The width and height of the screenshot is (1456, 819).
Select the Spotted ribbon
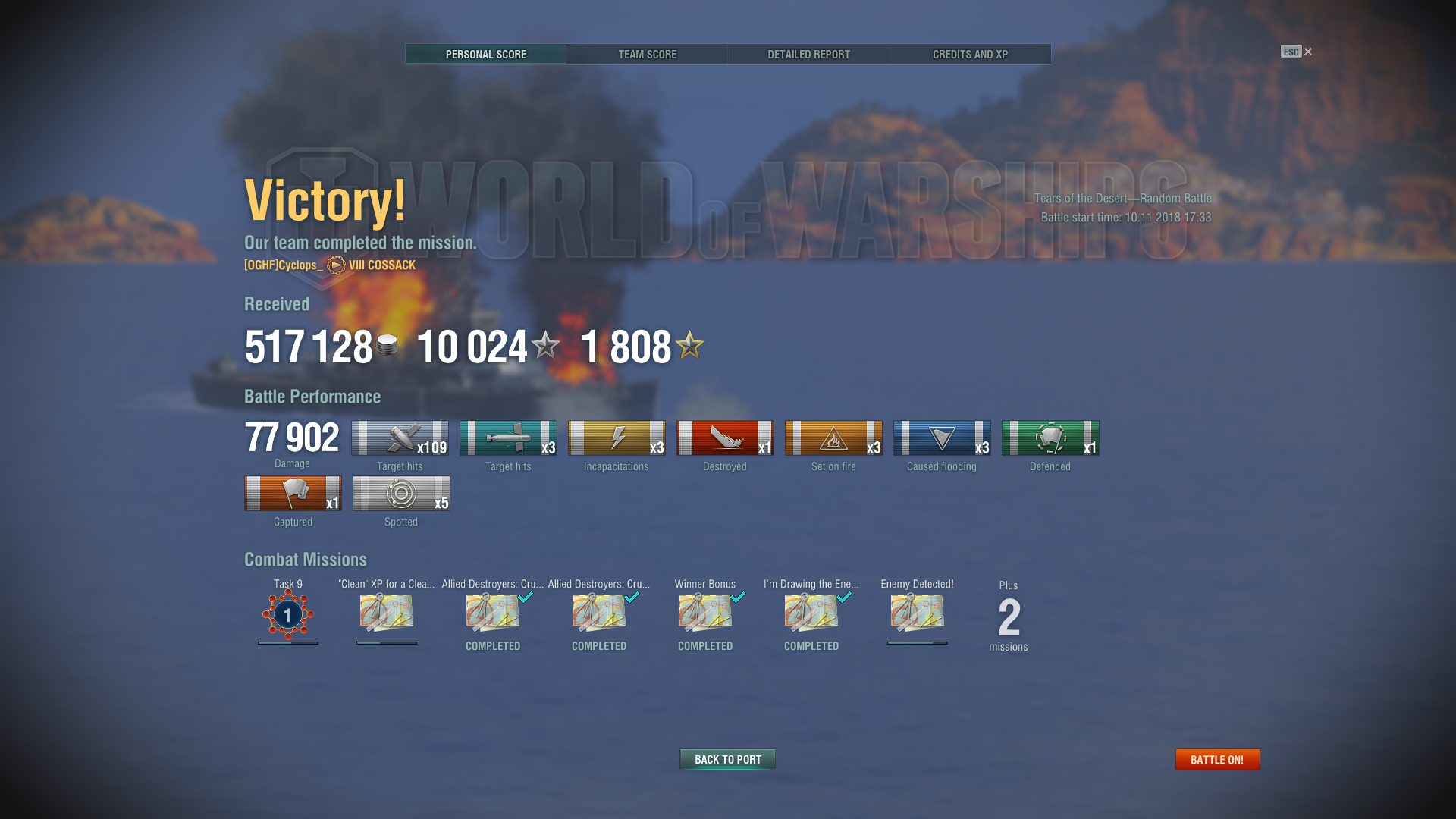point(401,494)
